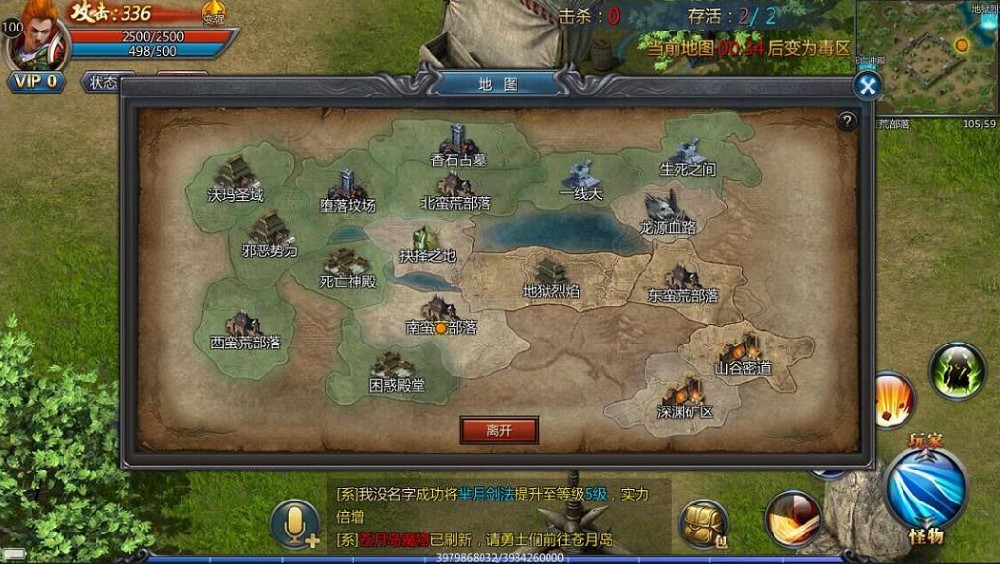Select 龙源血路 on the map
This screenshot has height=564, width=1000.
click(x=666, y=213)
